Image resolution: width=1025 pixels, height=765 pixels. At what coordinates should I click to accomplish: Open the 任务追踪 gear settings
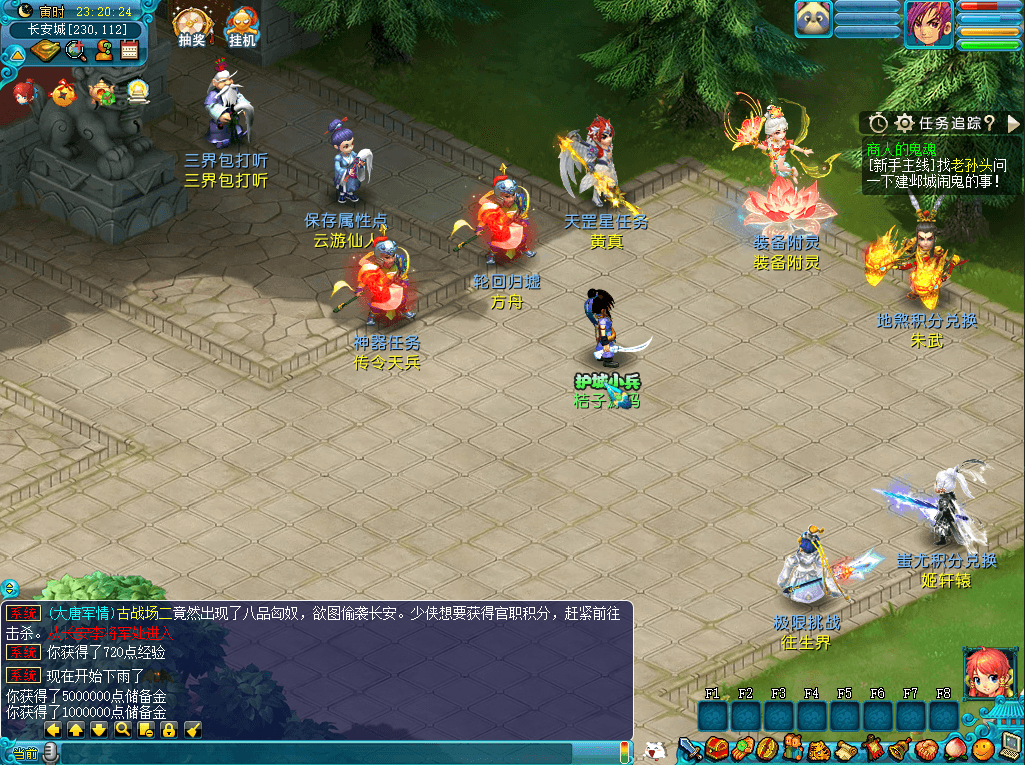(x=905, y=123)
